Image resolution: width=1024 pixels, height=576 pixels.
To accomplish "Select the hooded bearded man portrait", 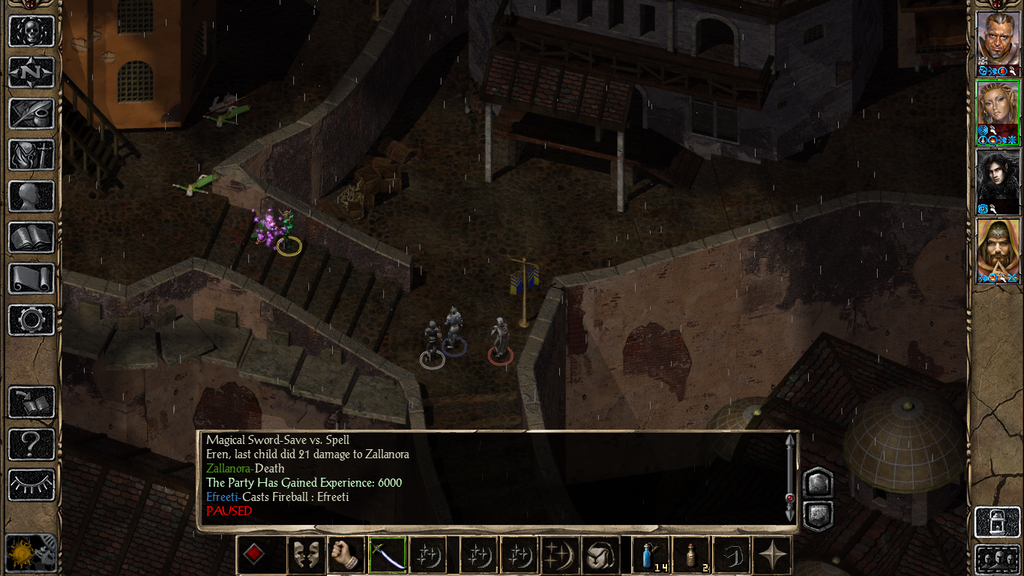I will [997, 246].
